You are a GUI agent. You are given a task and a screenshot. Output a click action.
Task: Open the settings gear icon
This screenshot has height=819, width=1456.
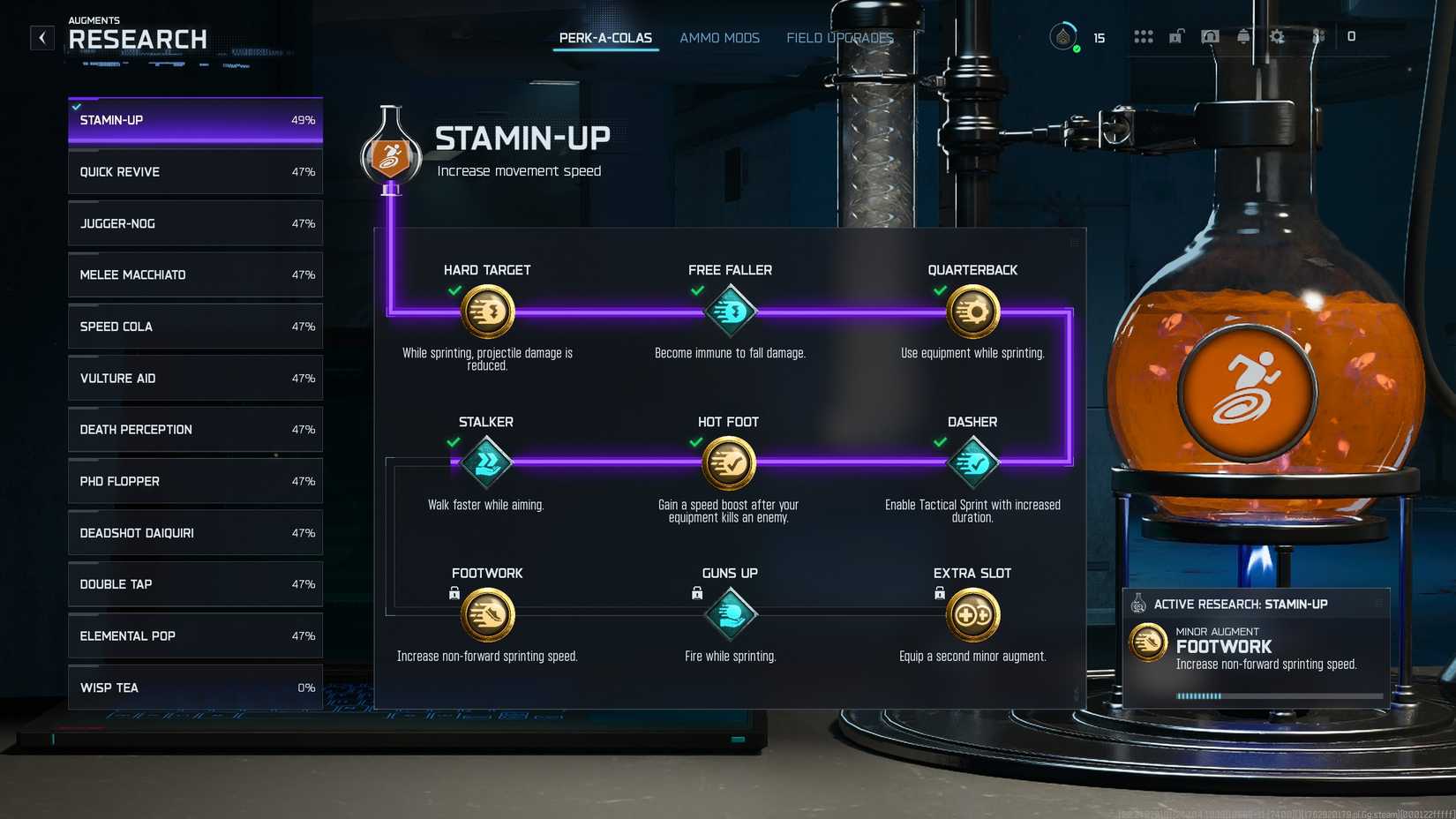[x=1278, y=37]
